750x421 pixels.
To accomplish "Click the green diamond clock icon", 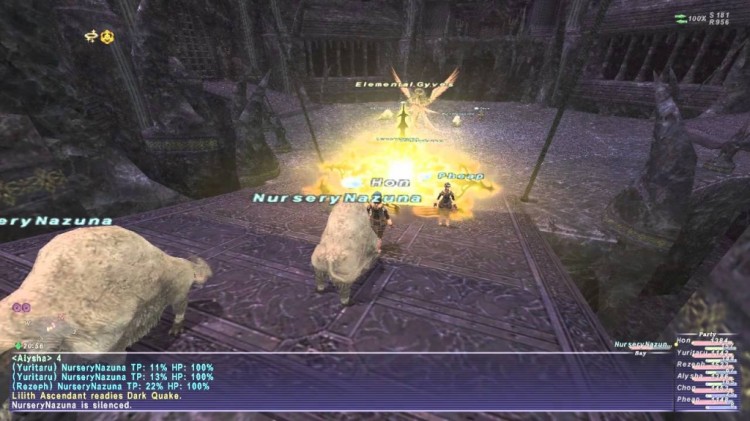I will [18, 345].
